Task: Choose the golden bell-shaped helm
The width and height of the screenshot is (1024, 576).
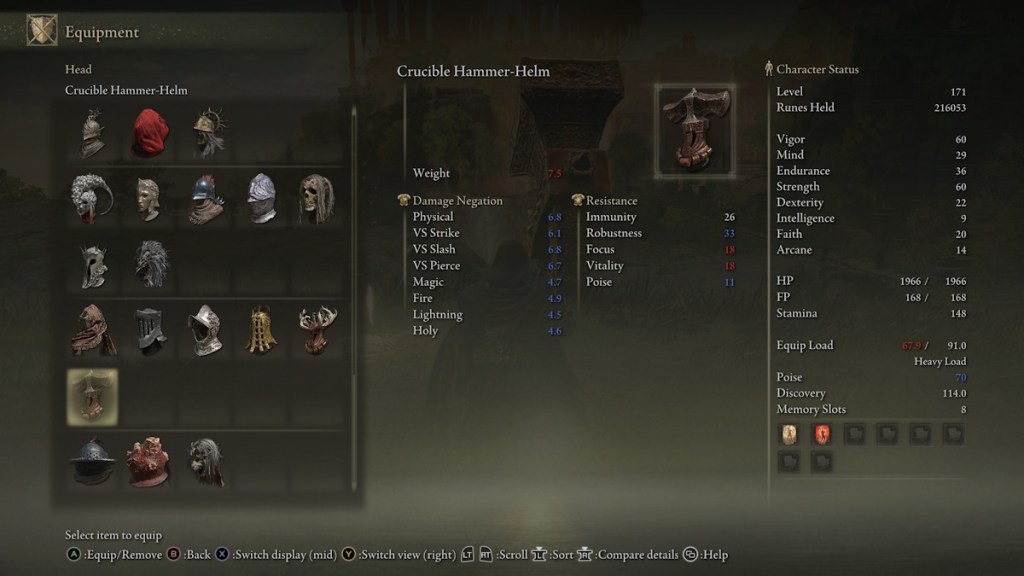Action: (x=262, y=330)
